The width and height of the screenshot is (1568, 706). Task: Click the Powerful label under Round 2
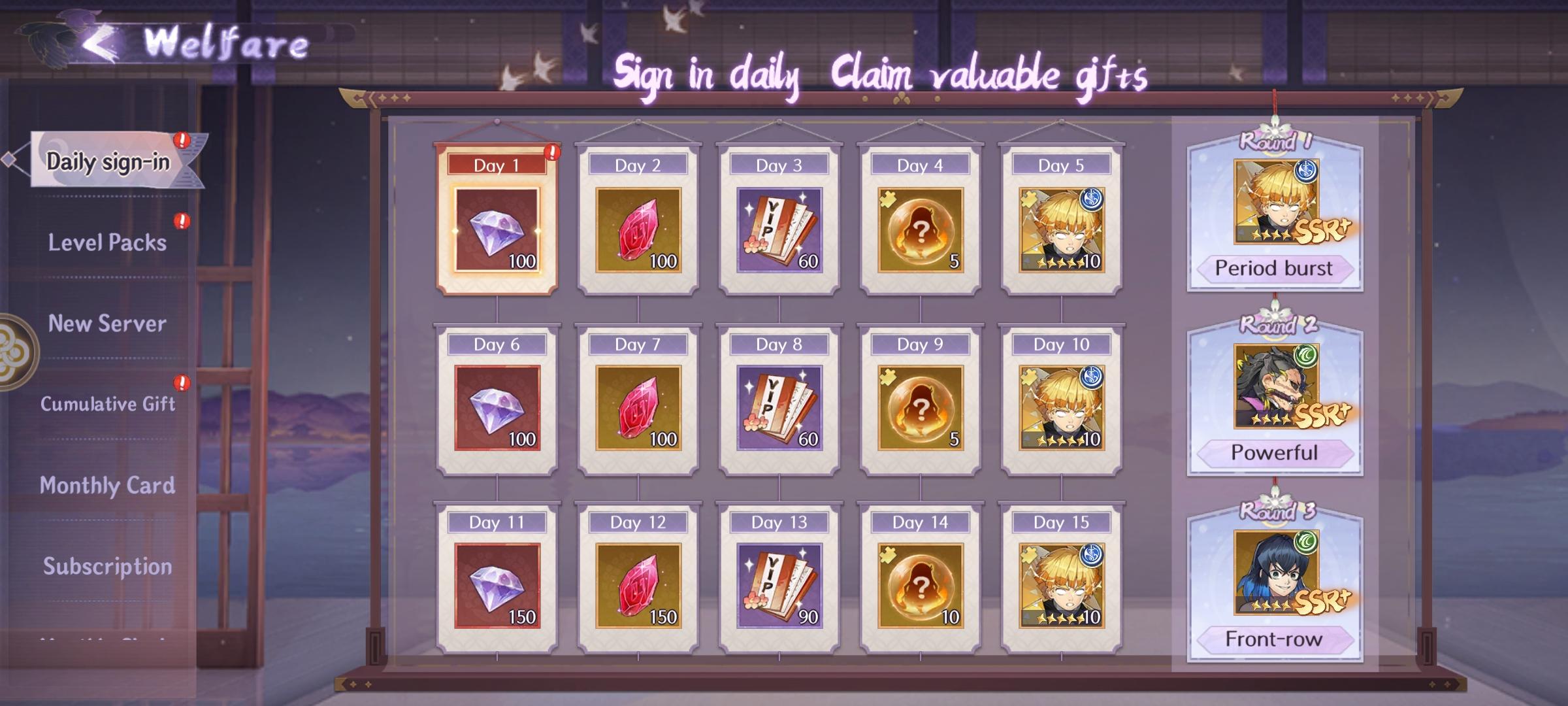[x=1273, y=452]
